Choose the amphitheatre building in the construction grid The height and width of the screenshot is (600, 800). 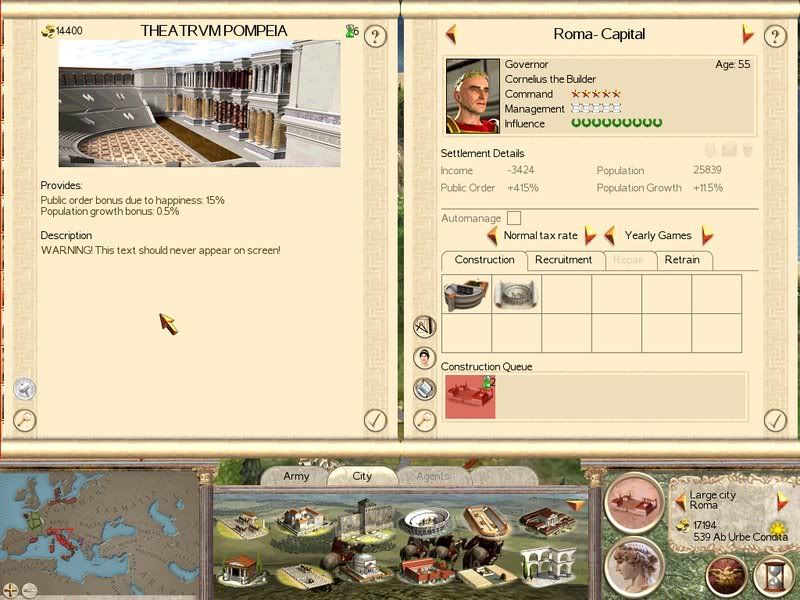point(516,294)
